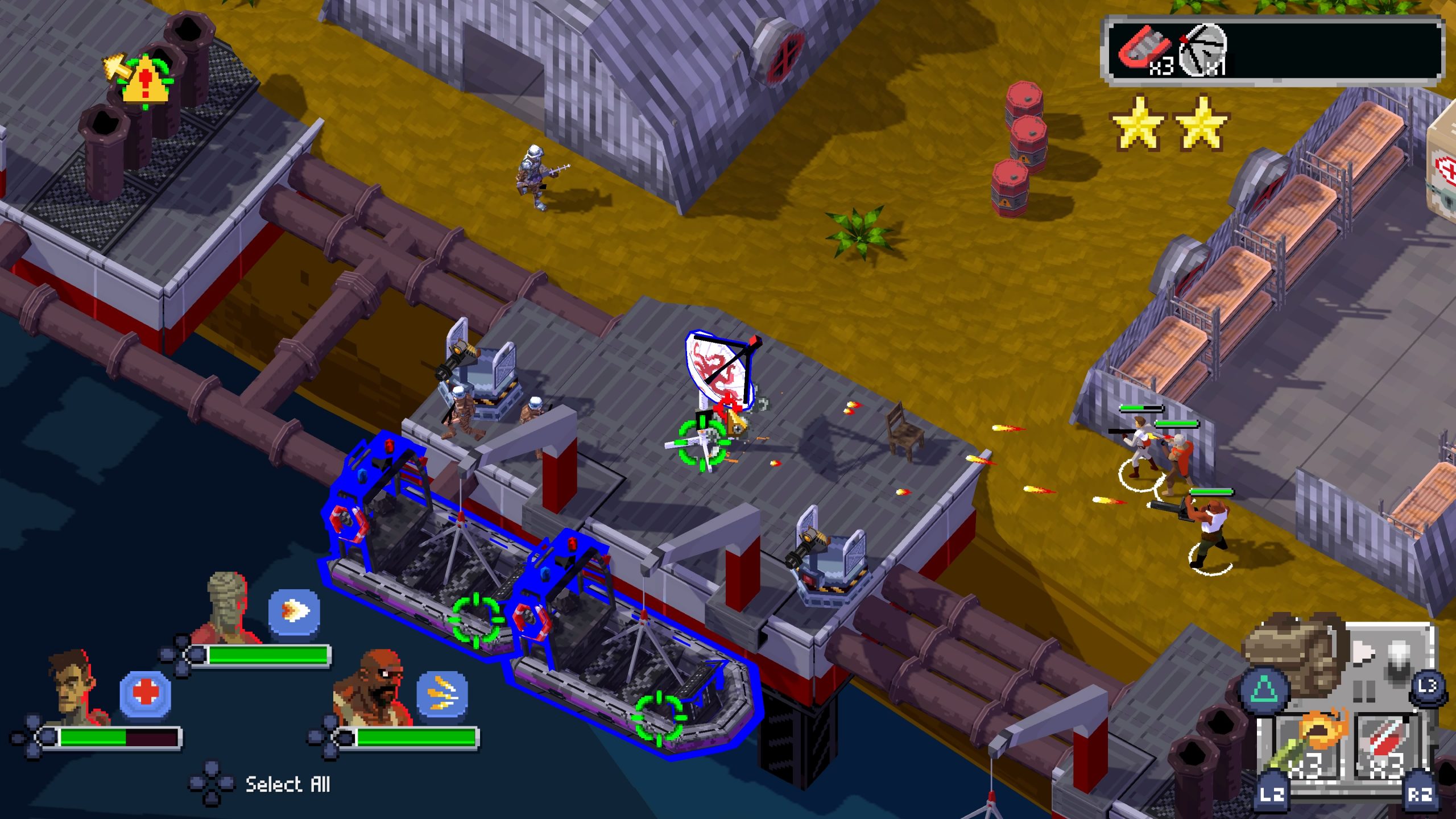Activate the red cross heal ability

146,694
